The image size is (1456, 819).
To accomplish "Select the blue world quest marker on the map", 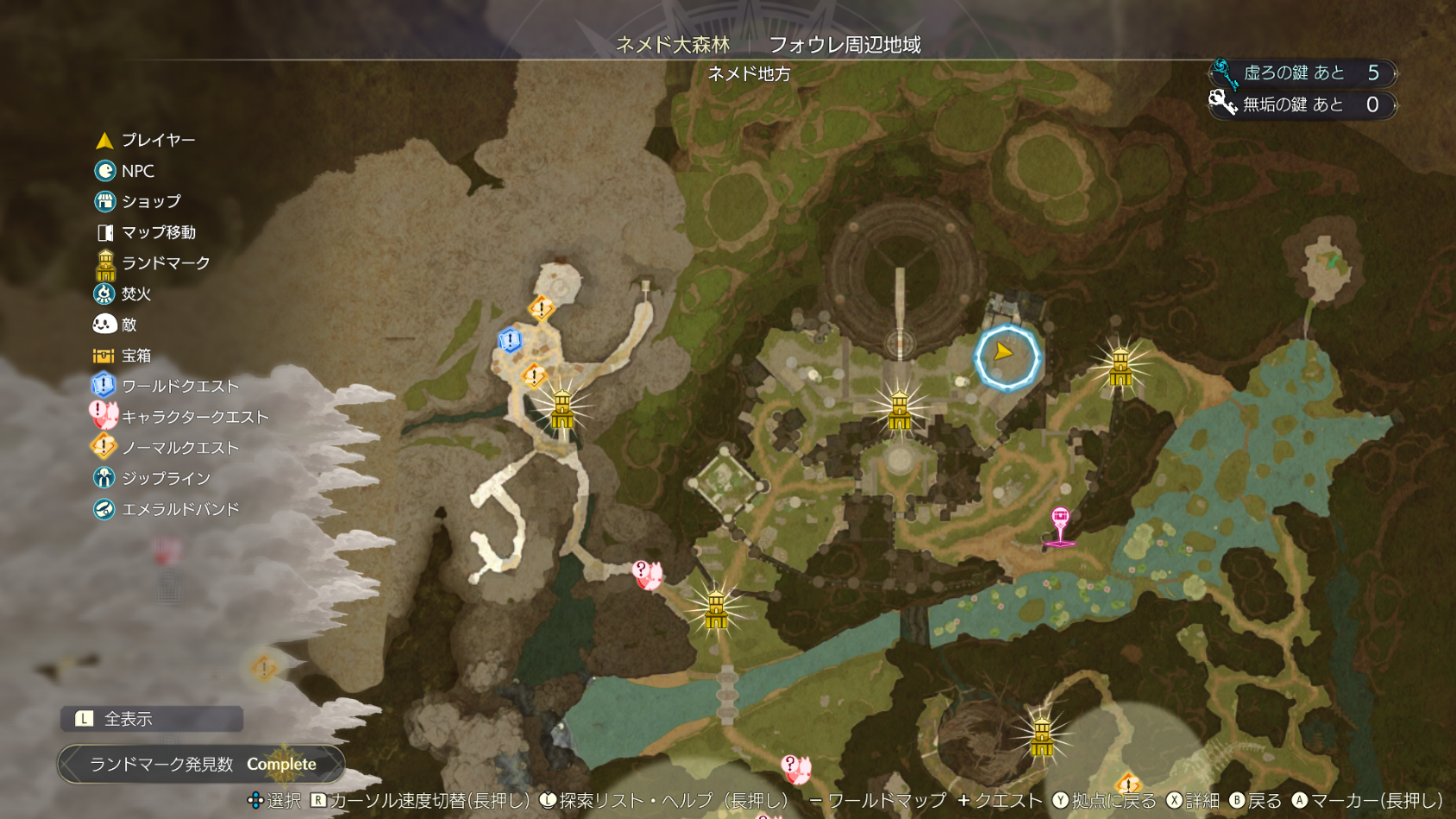I will tap(510, 340).
